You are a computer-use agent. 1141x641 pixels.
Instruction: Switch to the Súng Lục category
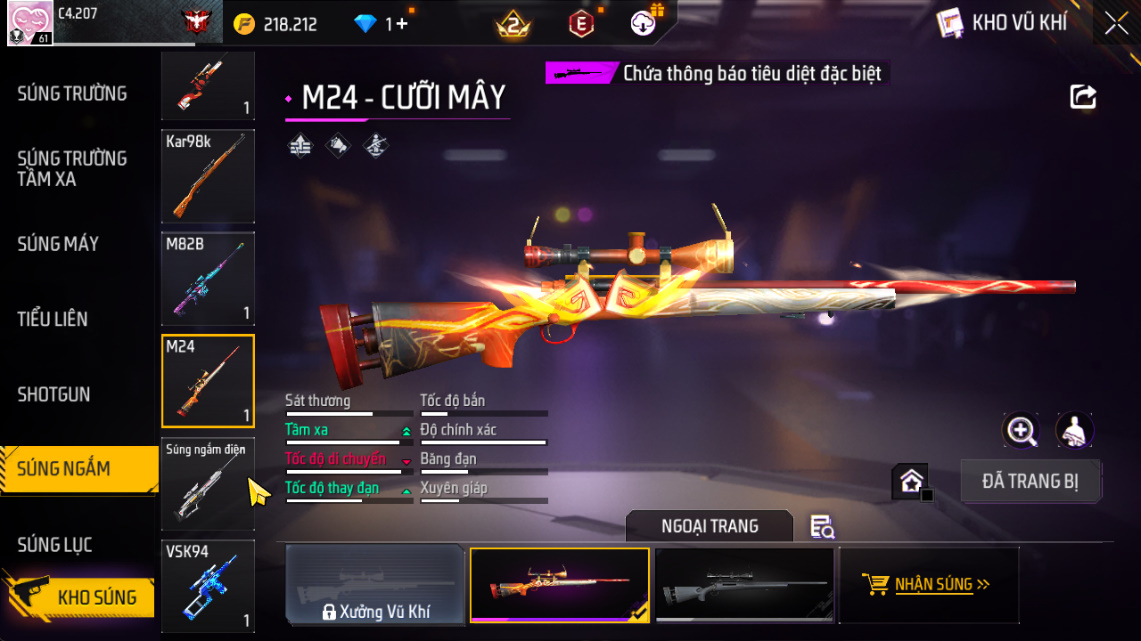point(55,545)
